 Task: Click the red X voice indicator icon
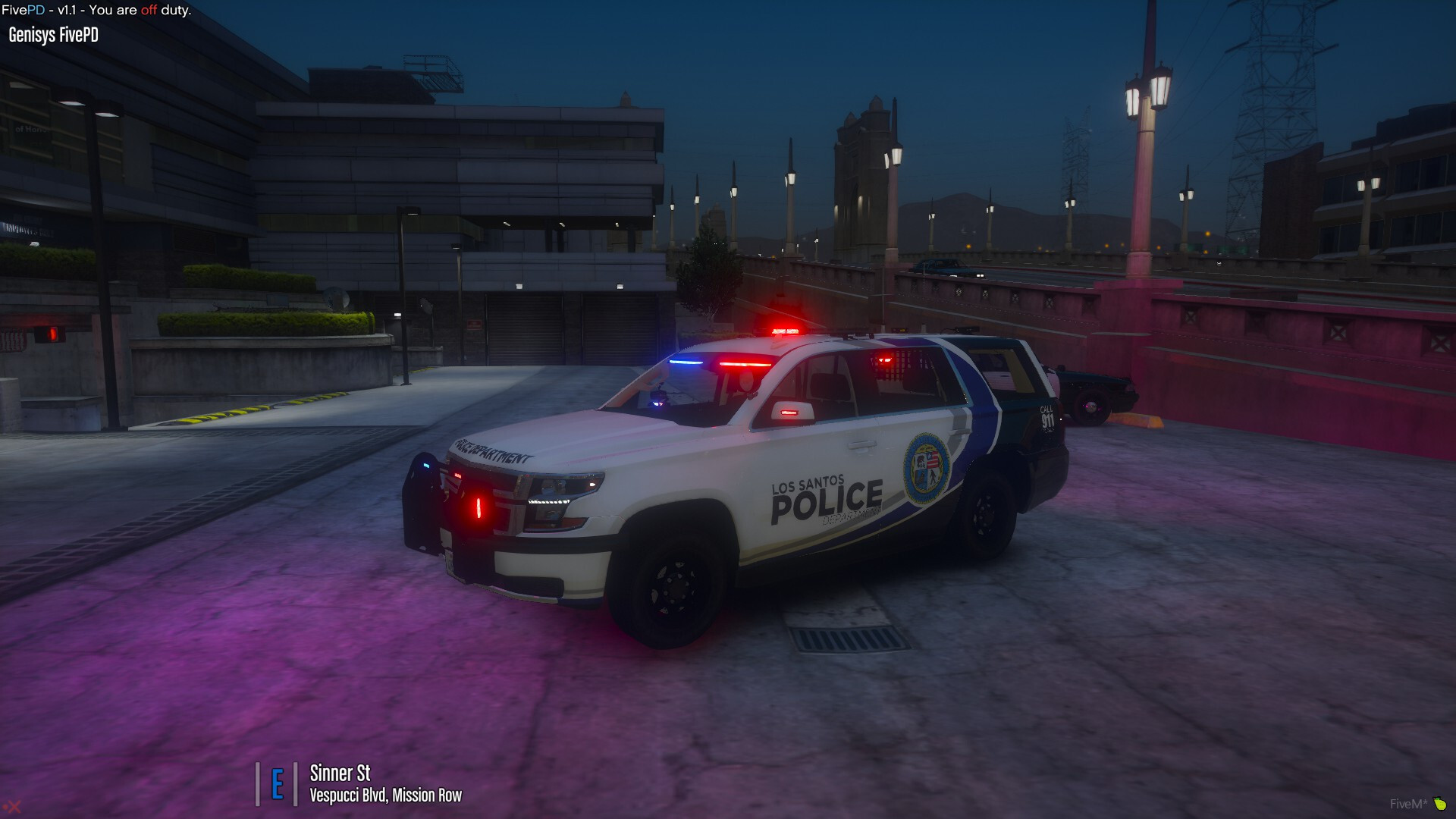tap(12, 807)
